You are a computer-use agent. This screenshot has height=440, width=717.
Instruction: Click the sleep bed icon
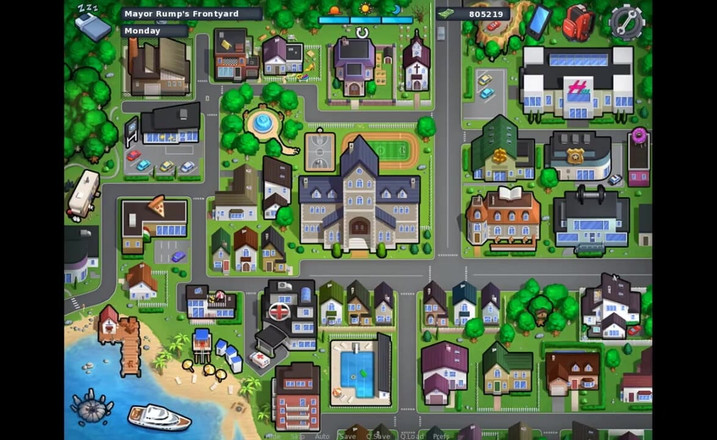click(x=92, y=24)
